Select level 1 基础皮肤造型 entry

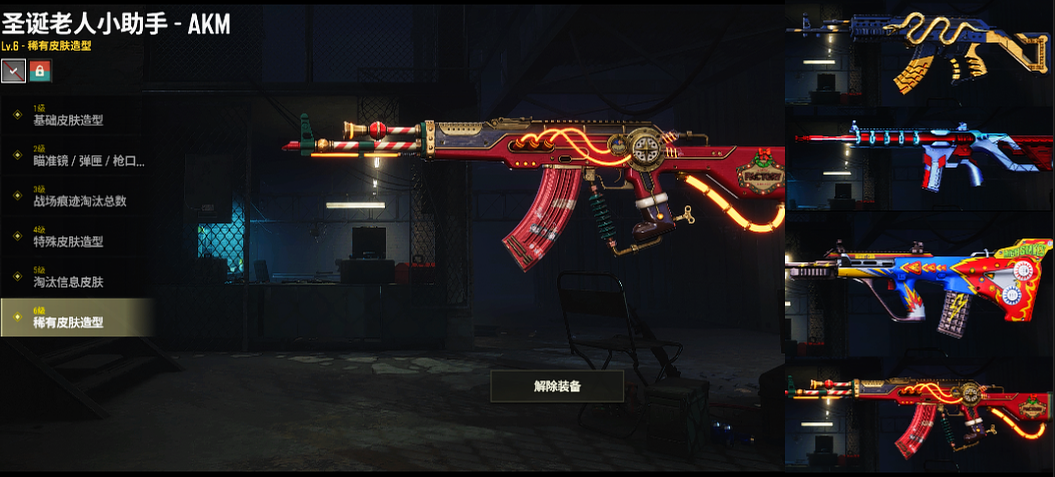tap(75, 115)
